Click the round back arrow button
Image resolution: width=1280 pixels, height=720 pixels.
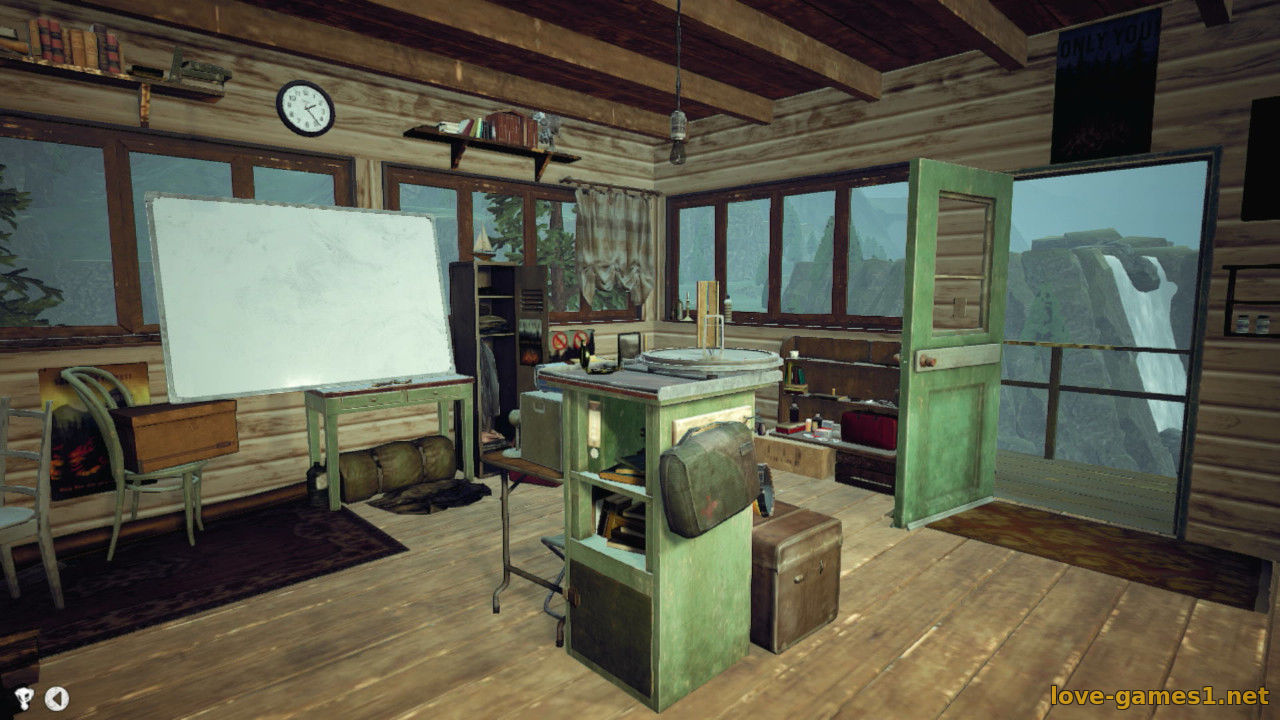coord(57,698)
